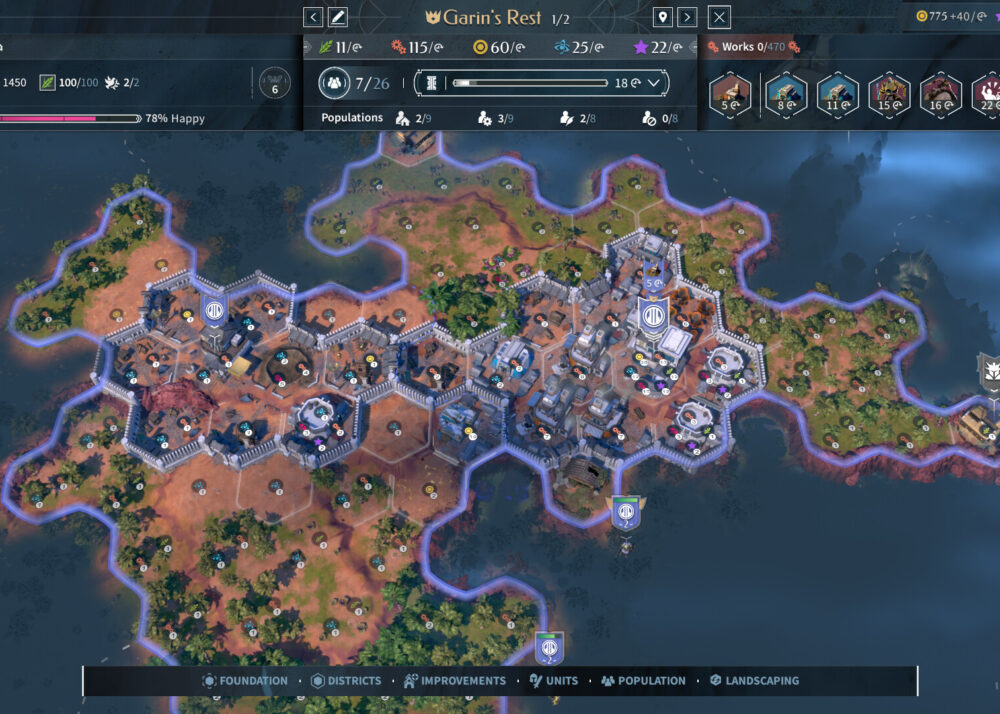Switch to the Units category
This screenshot has height=714, width=1000.
[553, 681]
